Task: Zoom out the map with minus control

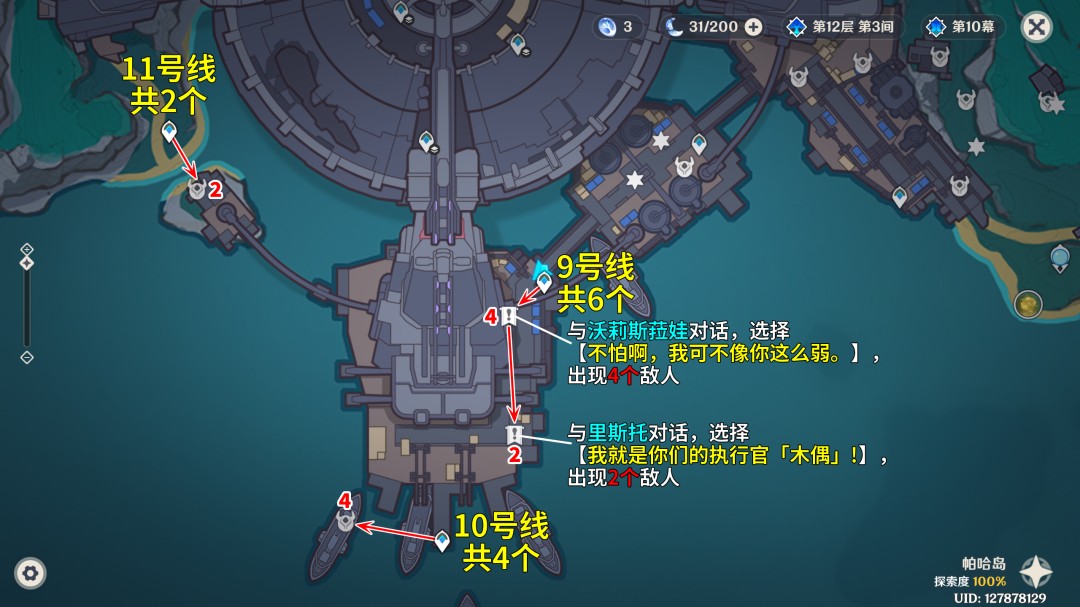Action: coord(27,357)
